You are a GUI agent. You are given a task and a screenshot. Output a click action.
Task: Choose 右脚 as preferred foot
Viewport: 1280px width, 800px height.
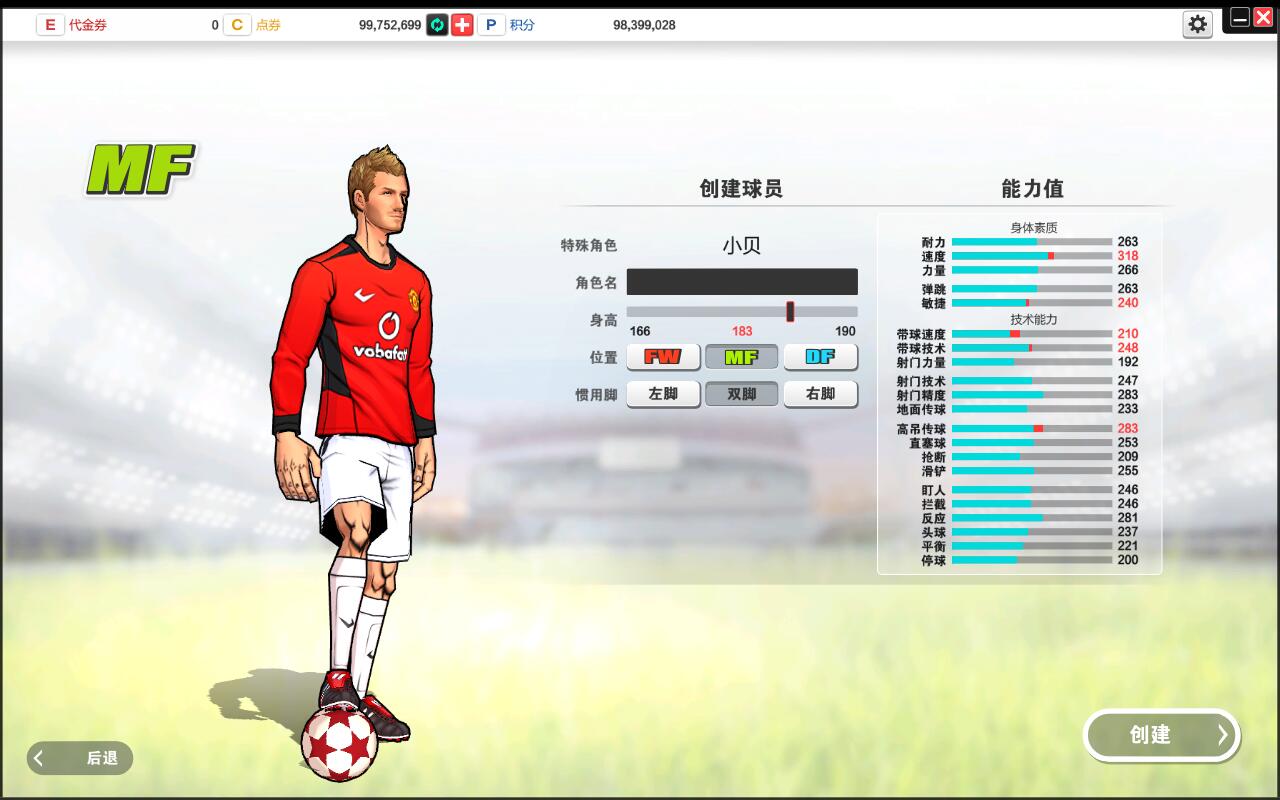[x=820, y=394]
